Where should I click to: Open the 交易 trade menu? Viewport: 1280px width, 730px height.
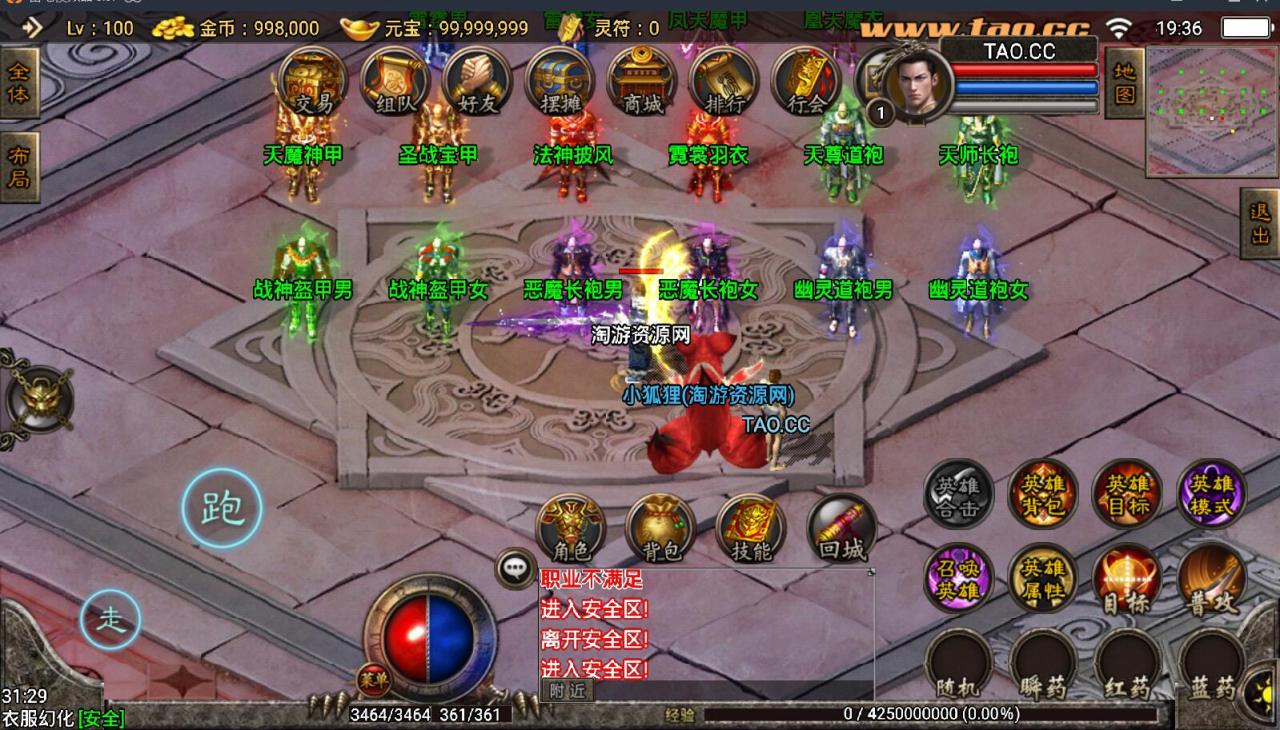click(313, 80)
